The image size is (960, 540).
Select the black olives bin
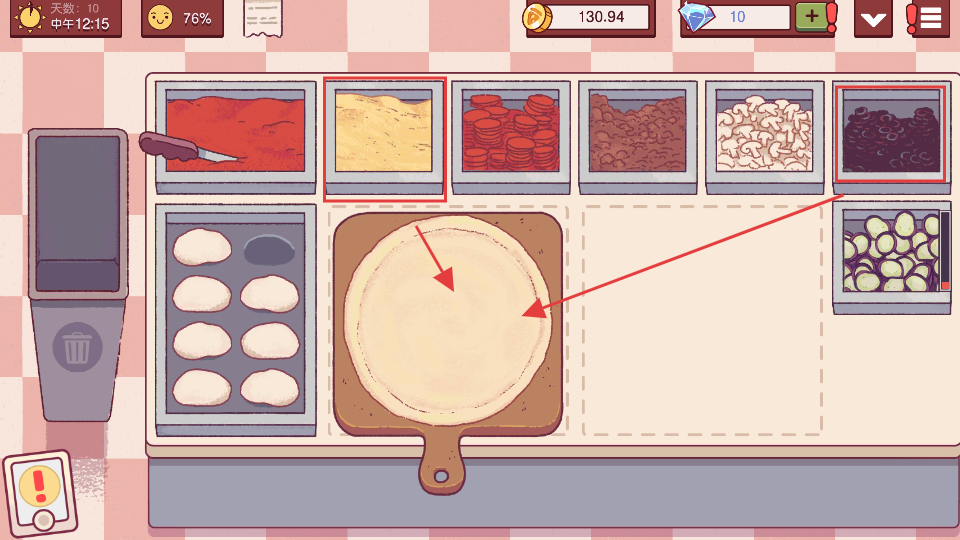[890, 133]
